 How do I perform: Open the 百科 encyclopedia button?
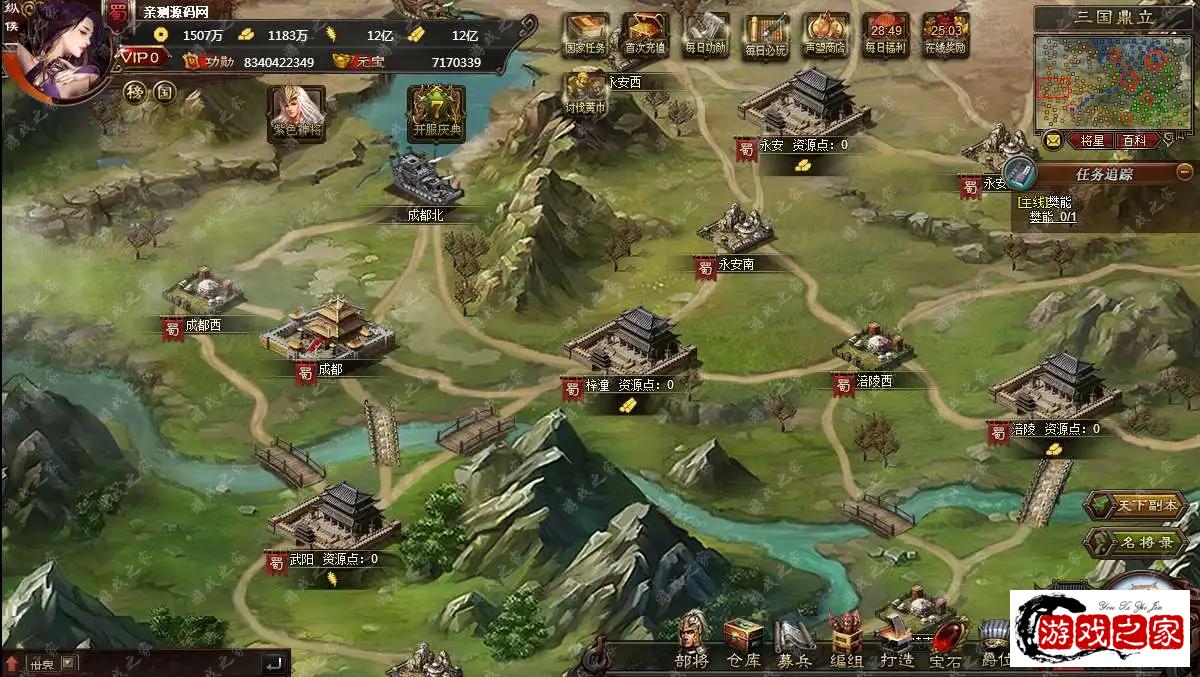click(1134, 141)
